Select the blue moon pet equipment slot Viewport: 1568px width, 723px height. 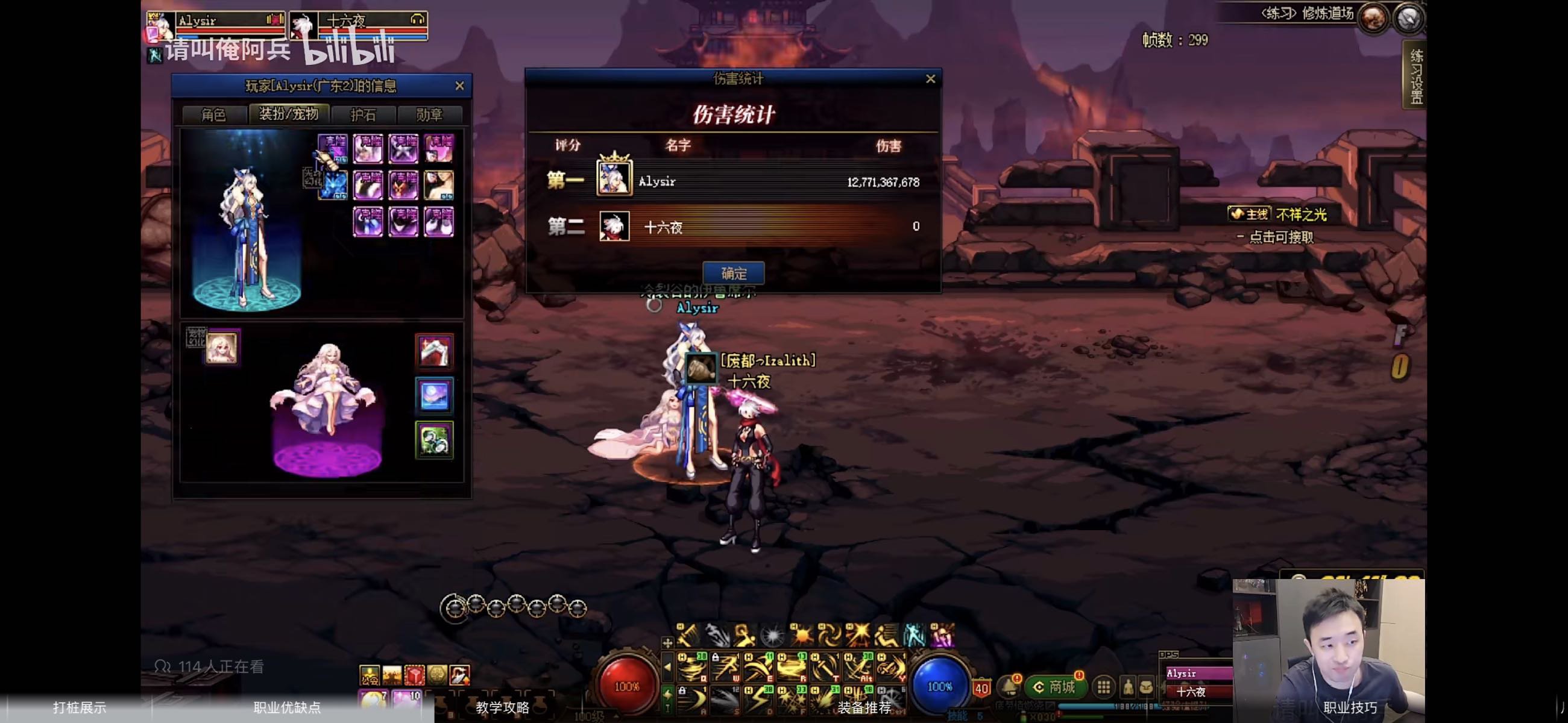tap(434, 396)
